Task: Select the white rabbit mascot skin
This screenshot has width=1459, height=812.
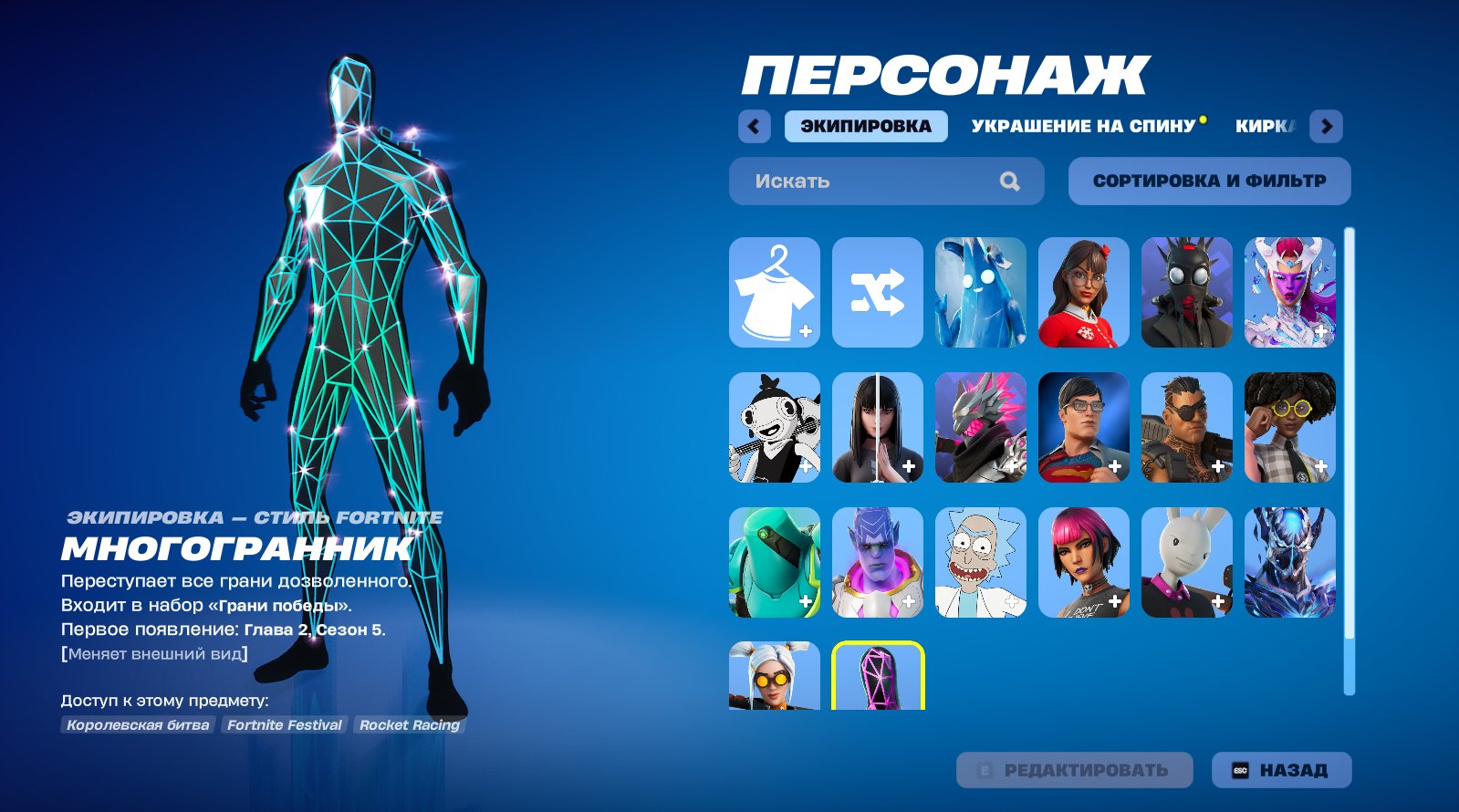Action: 1186,561
